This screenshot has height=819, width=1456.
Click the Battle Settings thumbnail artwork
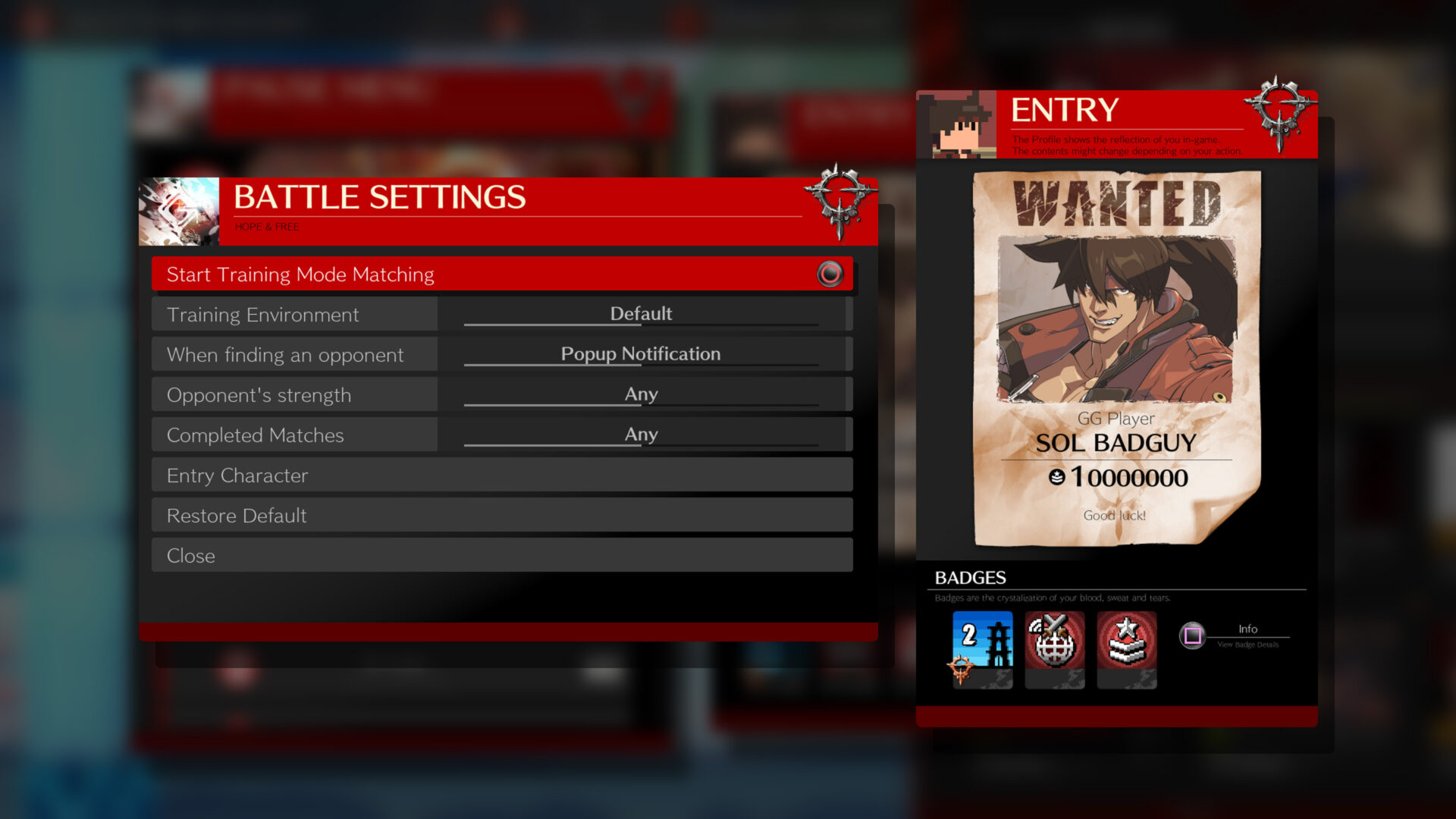(x=178, y=211)
